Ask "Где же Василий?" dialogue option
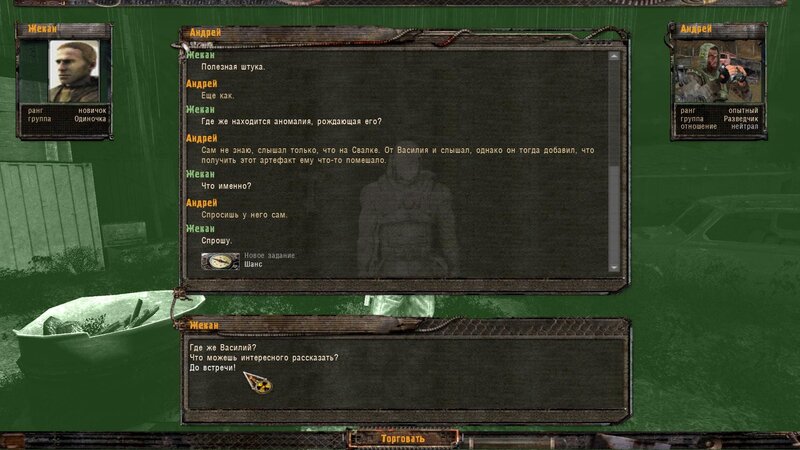Screen dimensions: 800x450 (x=222, y=347)
